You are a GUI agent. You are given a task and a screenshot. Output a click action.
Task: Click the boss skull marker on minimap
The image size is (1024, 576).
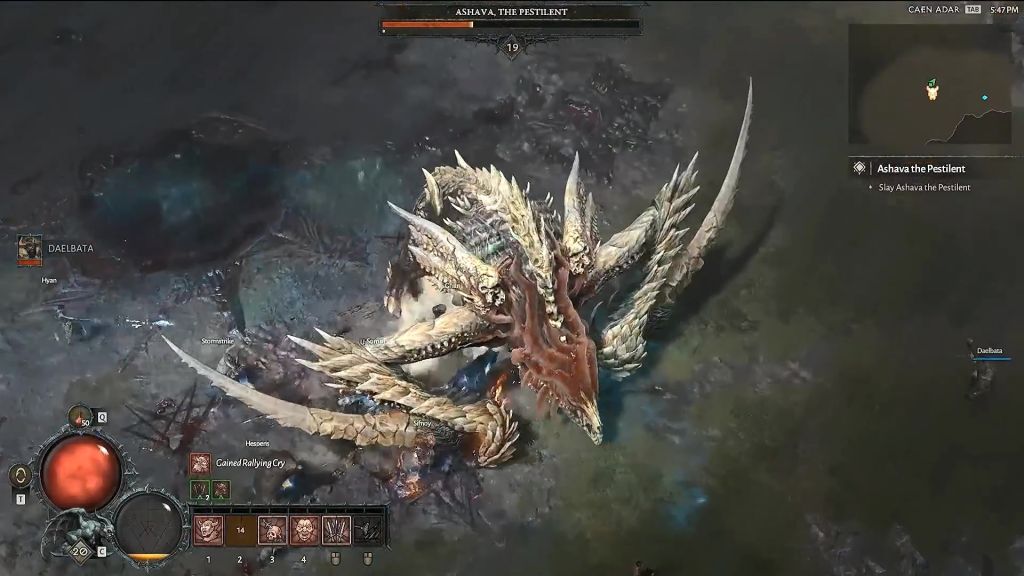click(932, 91)
